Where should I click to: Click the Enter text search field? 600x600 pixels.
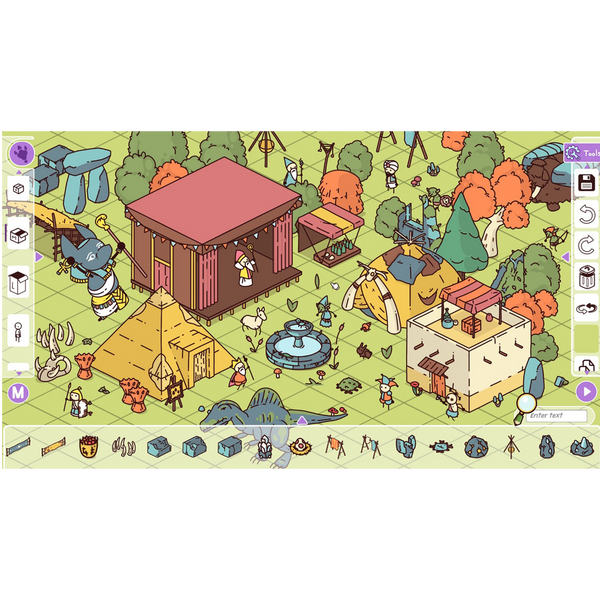click(x=555, y=415)
